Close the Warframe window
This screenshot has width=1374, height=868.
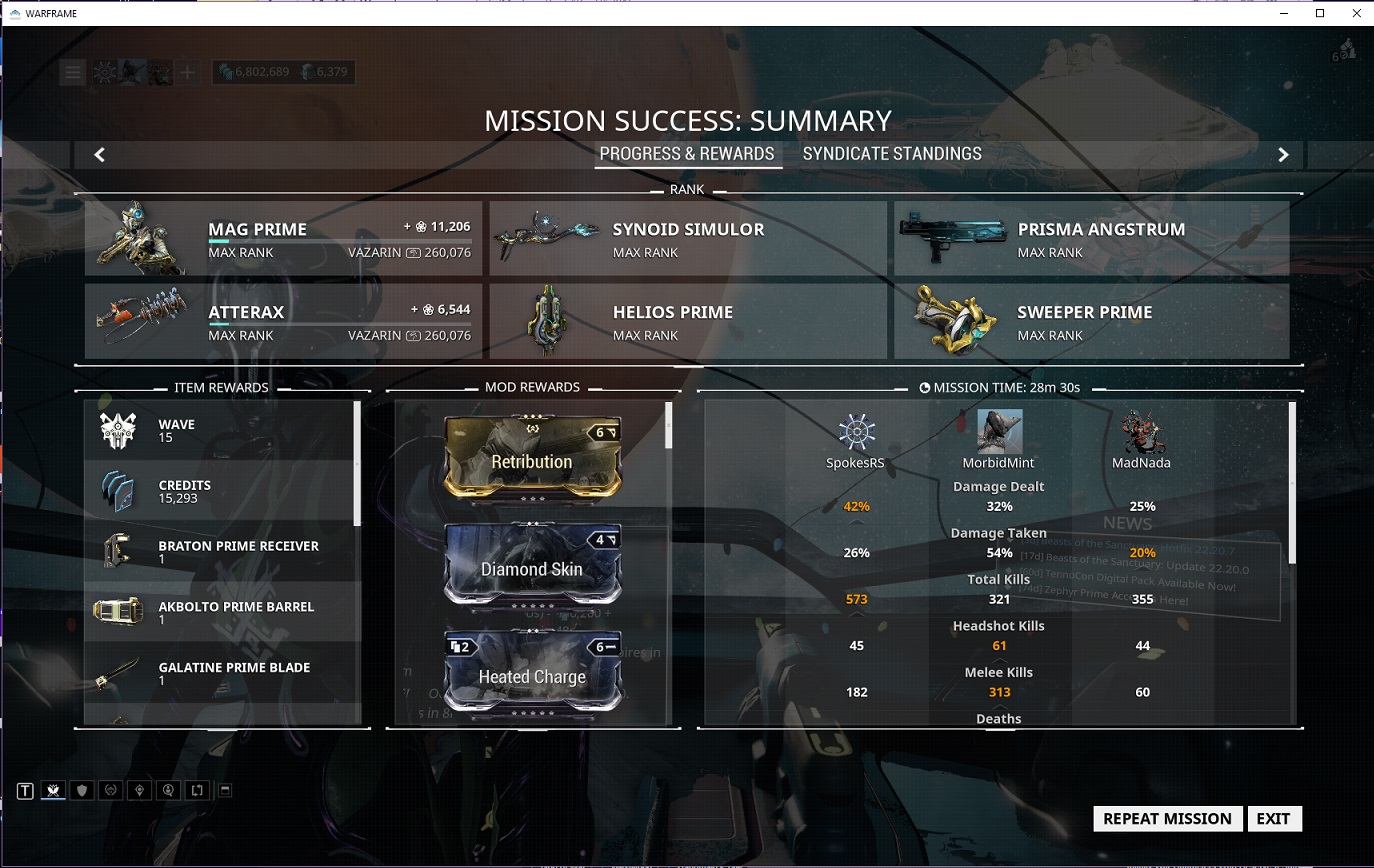1357,13
